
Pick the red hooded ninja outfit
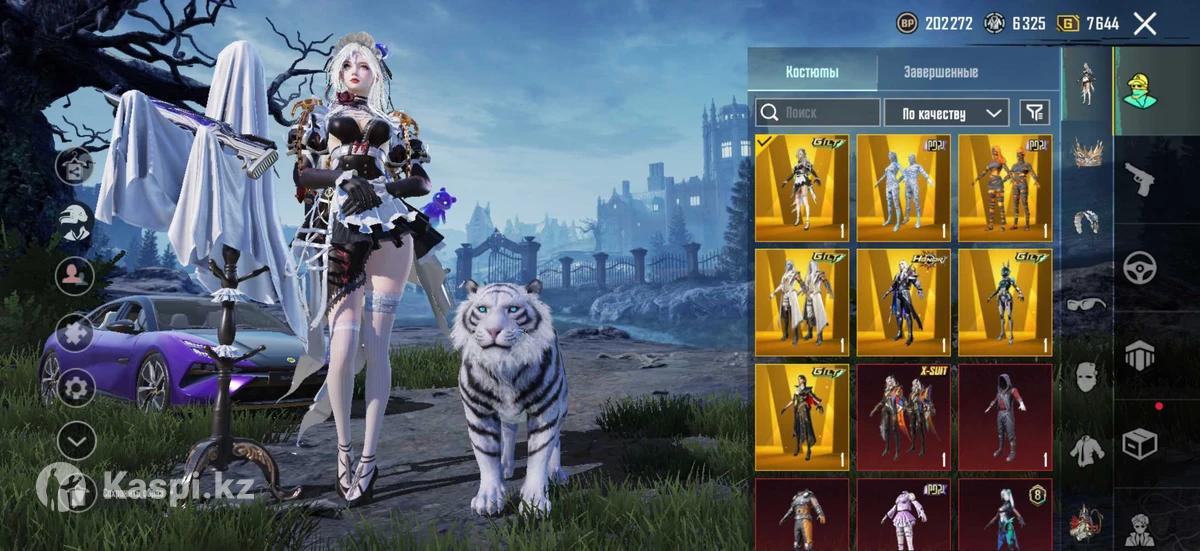(x=1005, y=417)
